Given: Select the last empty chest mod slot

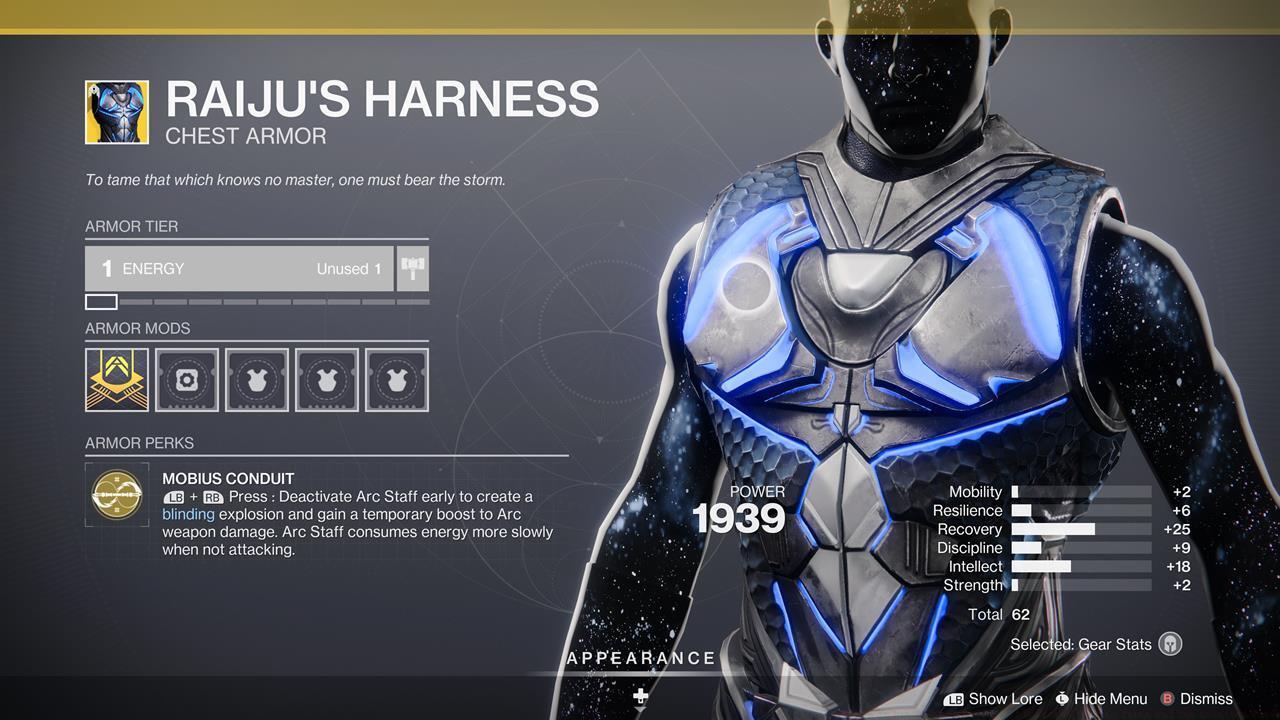Looking at the screenshot, I should (x=397, y=380).
